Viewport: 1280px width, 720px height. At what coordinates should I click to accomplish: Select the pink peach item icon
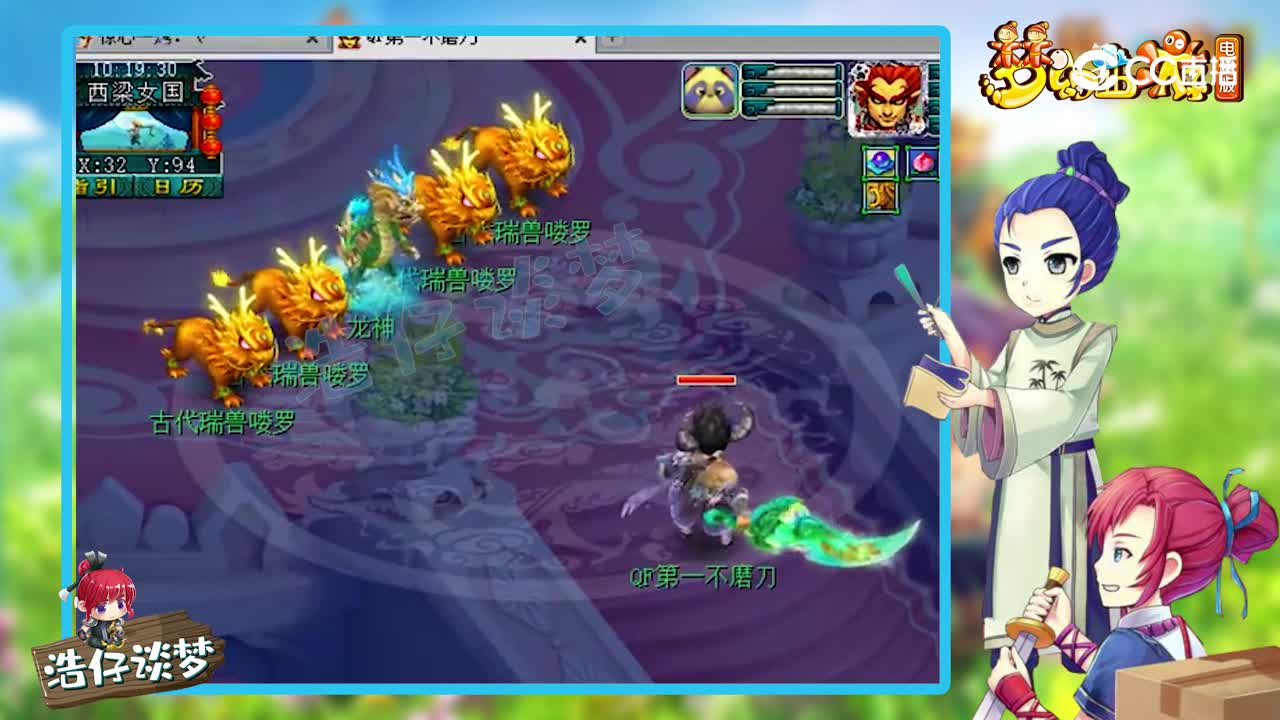(x=922, y=160)
